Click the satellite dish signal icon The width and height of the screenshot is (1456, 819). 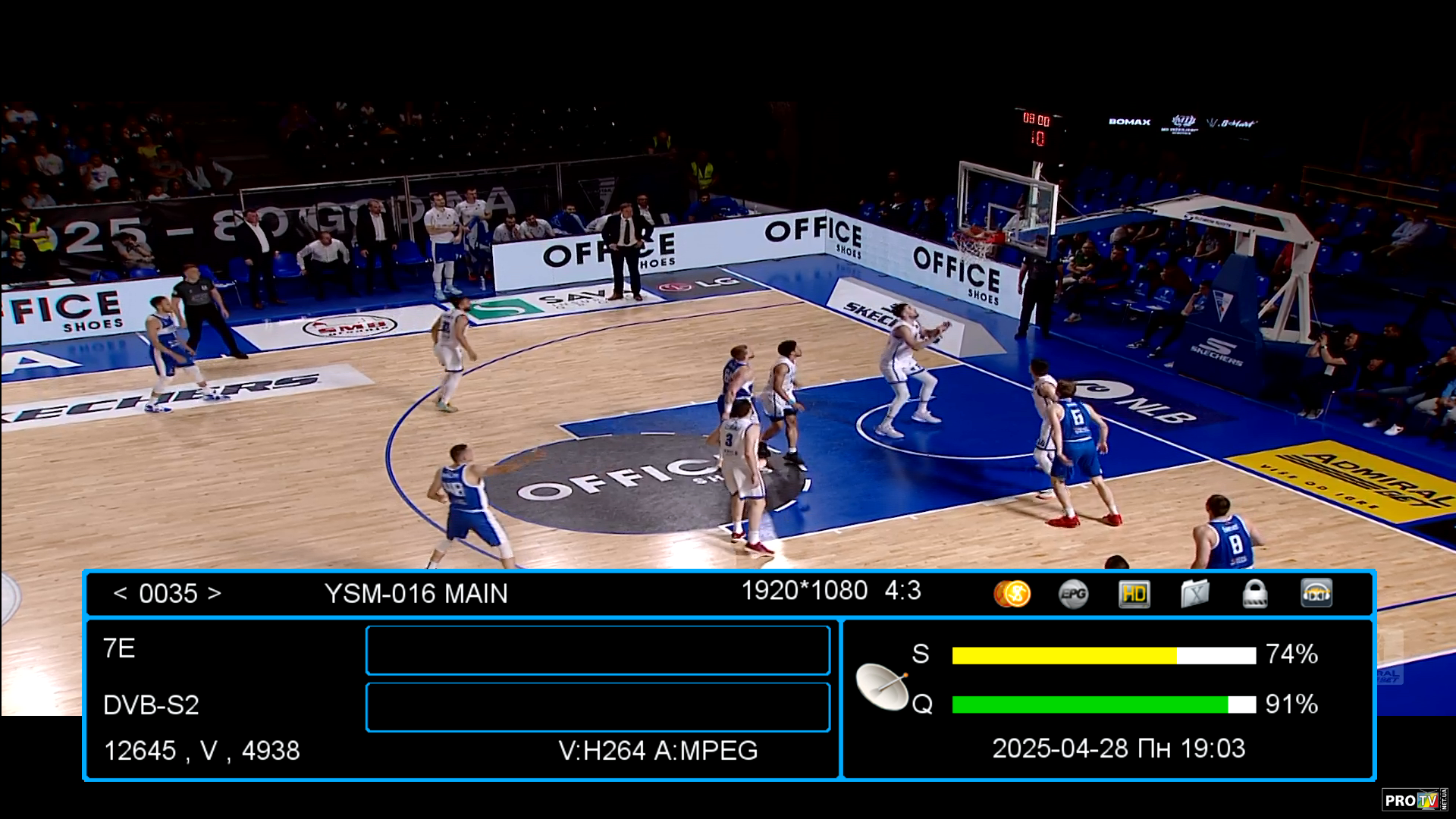[882, 686]
